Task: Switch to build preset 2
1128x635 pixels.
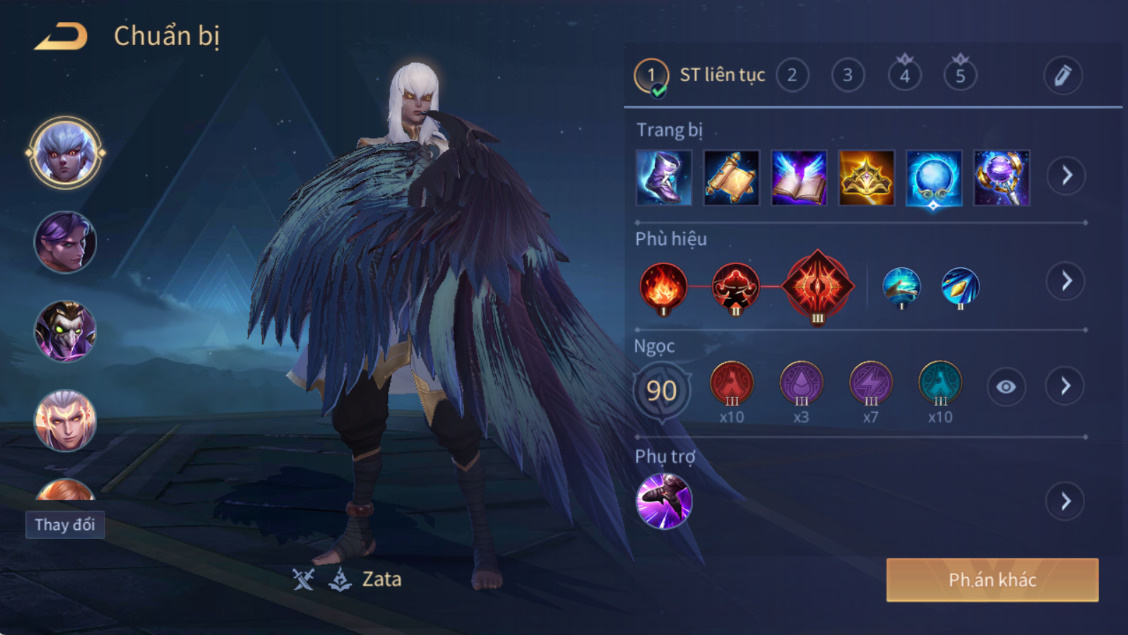Action: (x=792, y=75)
